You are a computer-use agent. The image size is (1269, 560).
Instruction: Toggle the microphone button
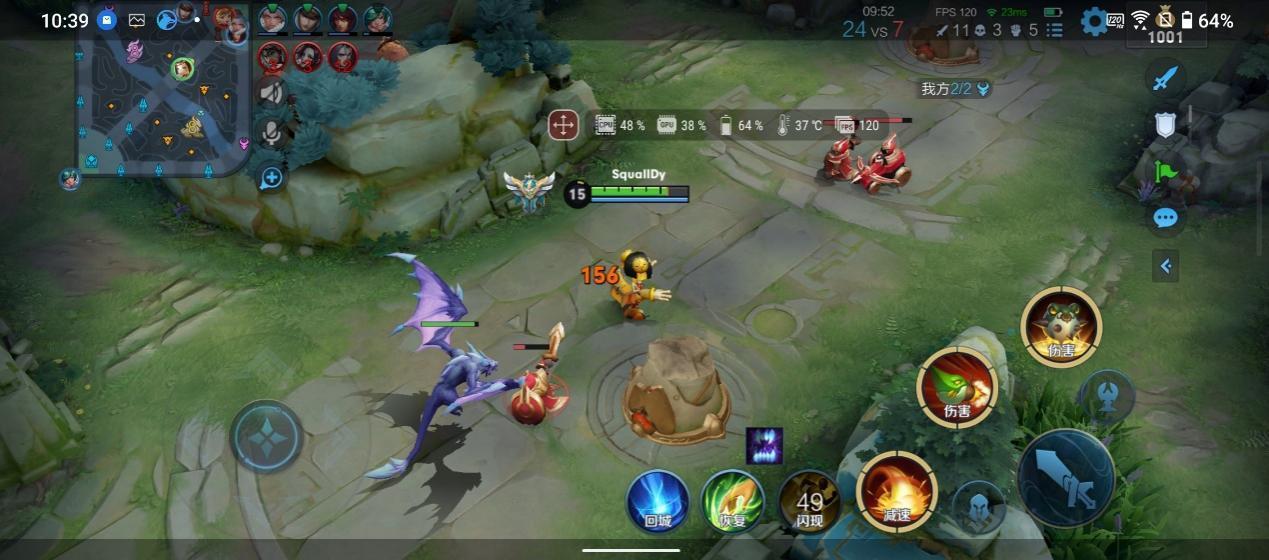pos(271,133)
